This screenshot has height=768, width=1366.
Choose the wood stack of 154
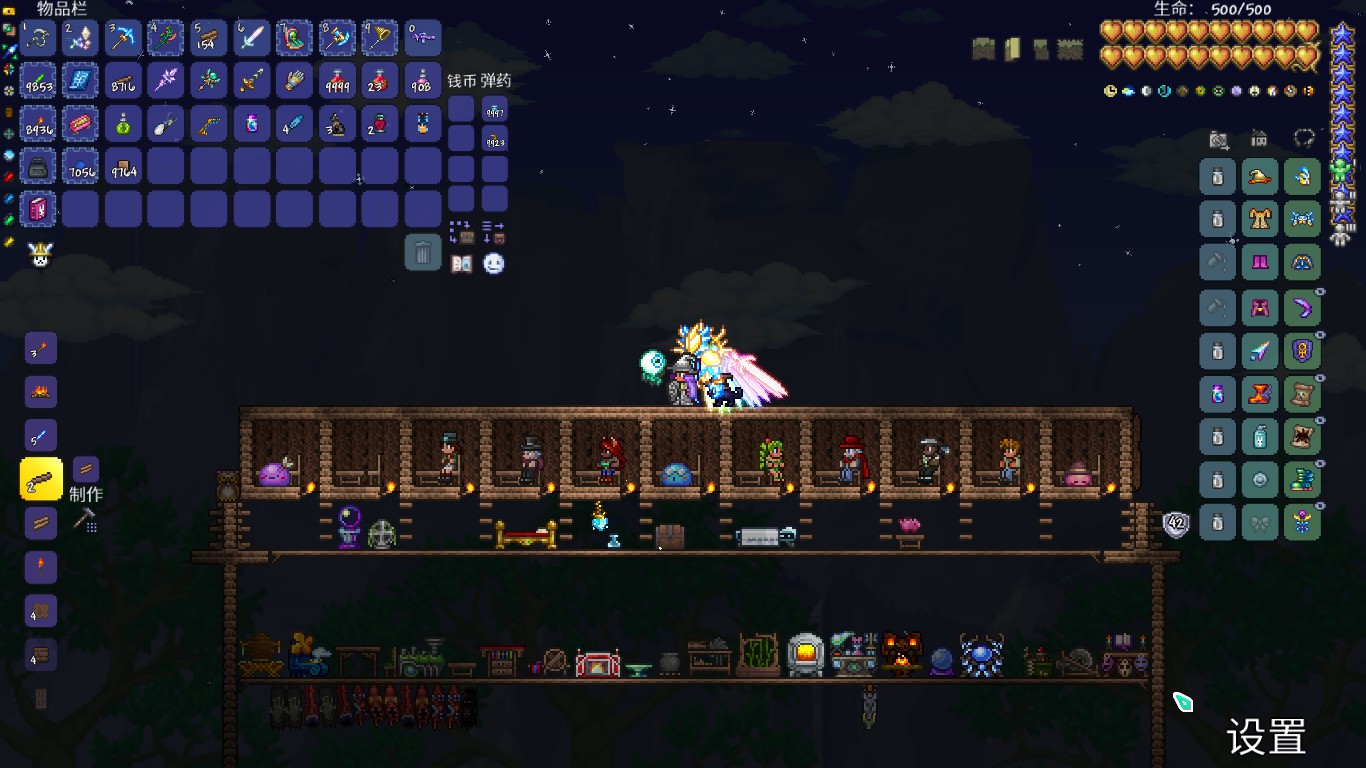(209, 38)
